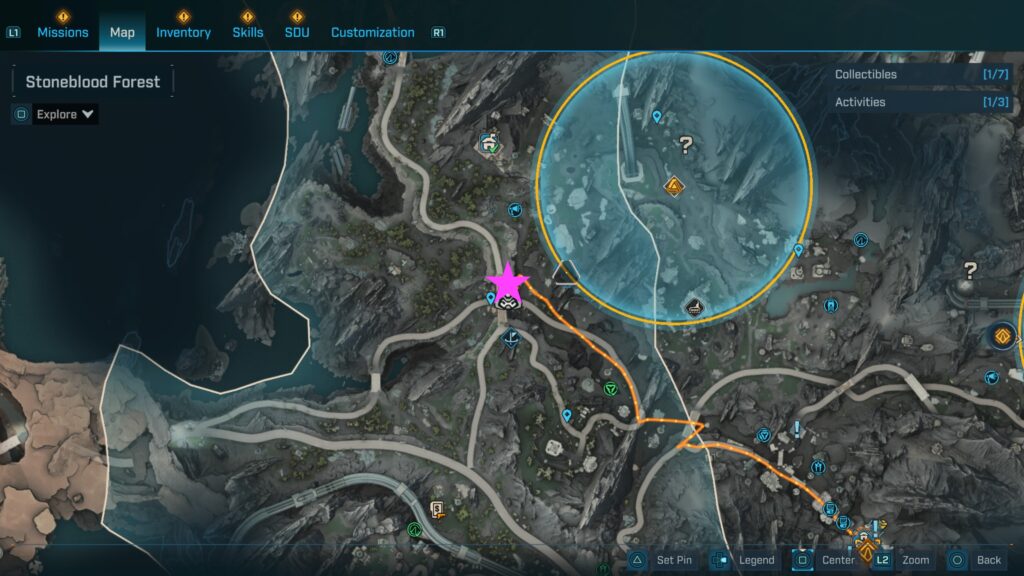Expand the Explore dropdown
1024x576 pixels.
click(x=65, y=114)
